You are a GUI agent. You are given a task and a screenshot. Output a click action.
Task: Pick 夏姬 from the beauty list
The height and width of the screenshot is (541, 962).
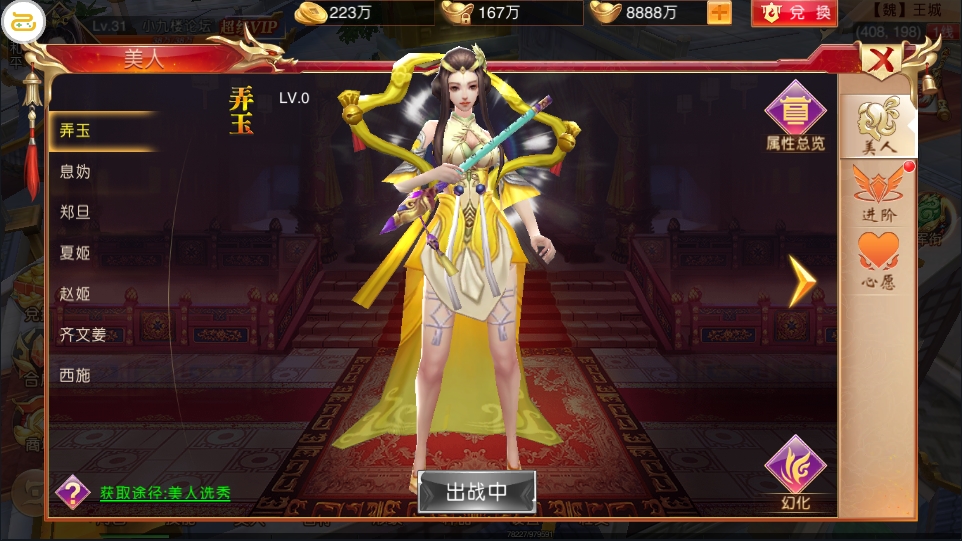tap(76, 253)
